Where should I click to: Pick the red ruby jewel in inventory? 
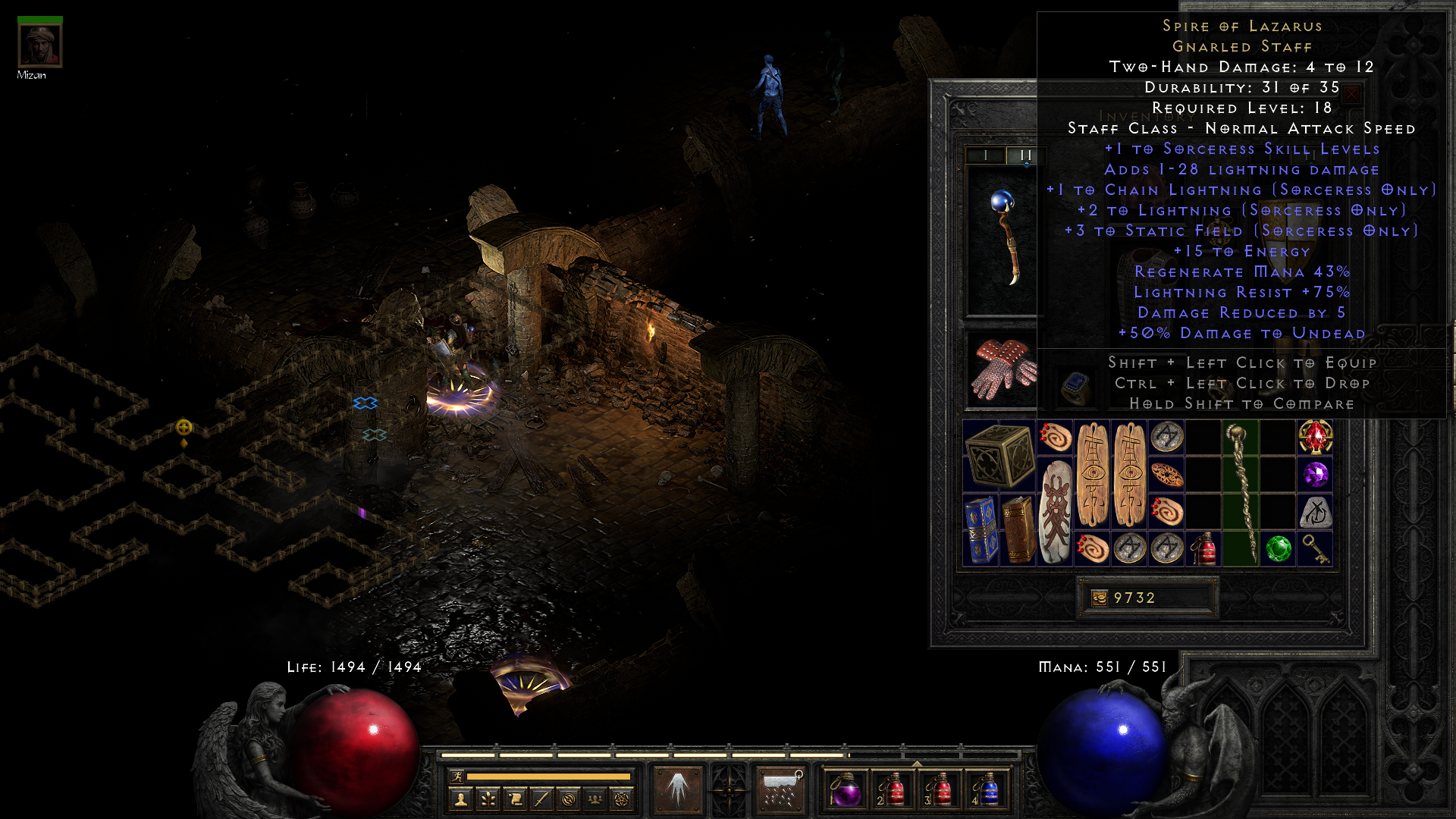tap(1315, 438)
